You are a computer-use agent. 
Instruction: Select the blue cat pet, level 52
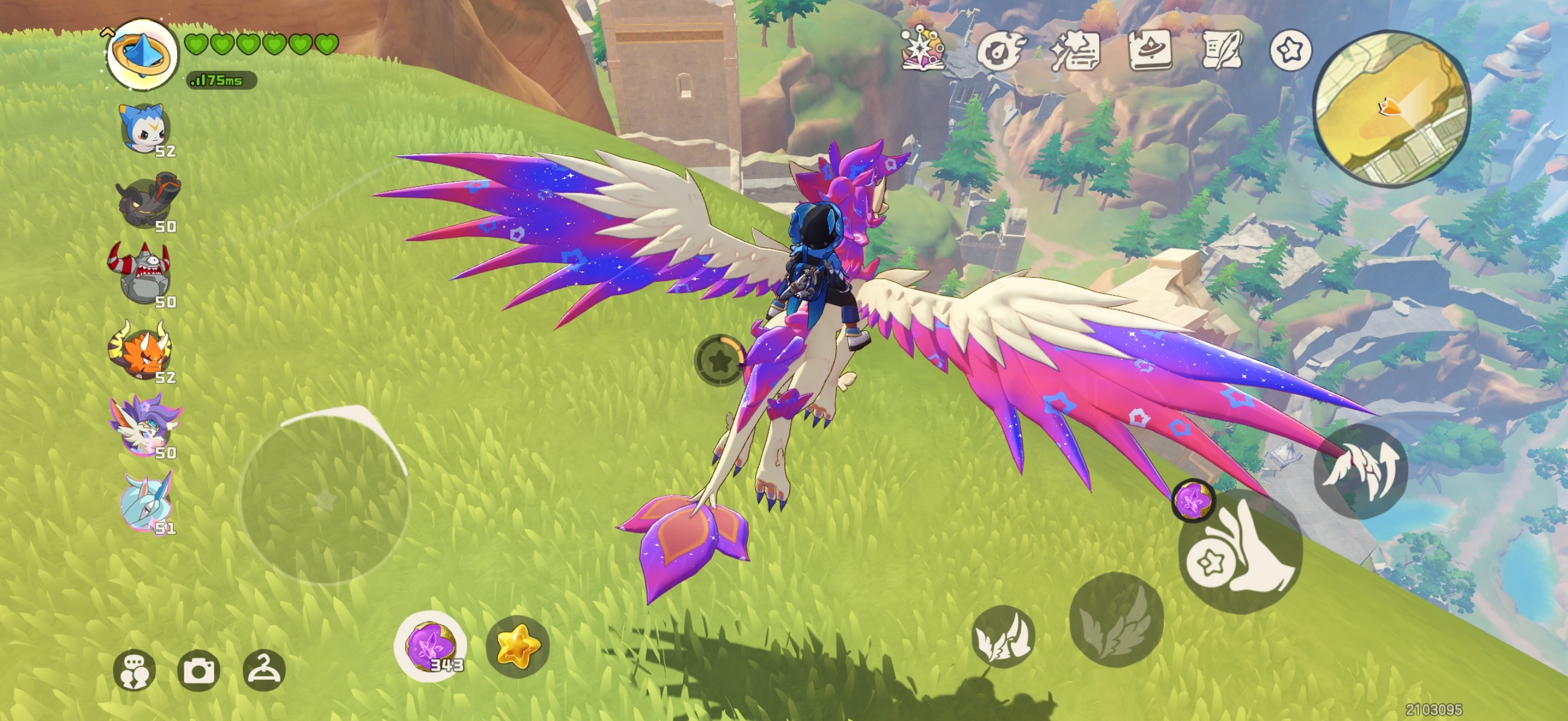coord(145,129)
